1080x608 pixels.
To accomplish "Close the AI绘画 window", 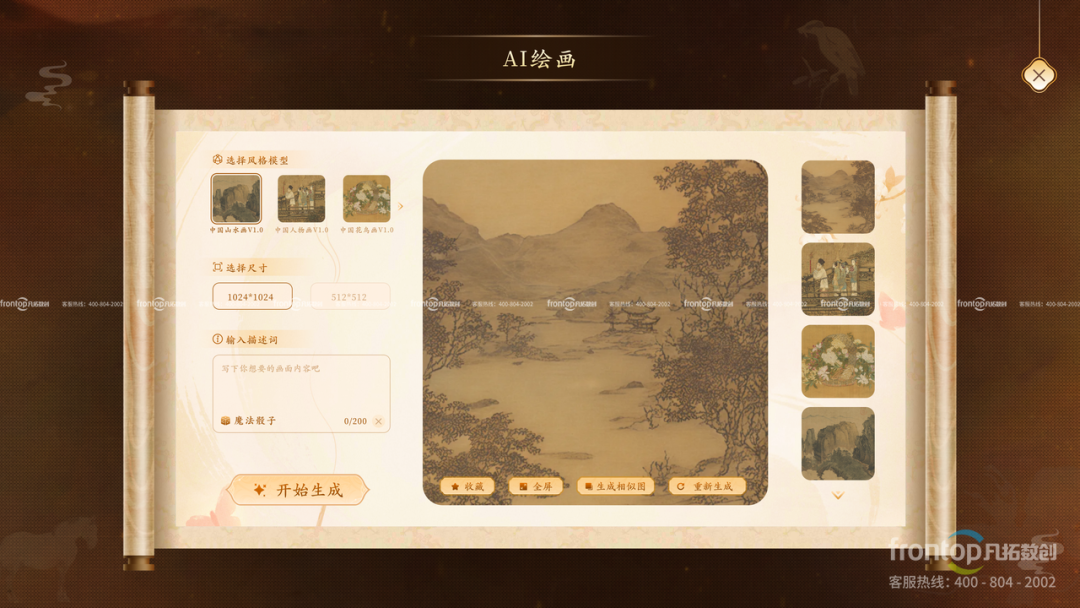I will (x=1039, y=75).
